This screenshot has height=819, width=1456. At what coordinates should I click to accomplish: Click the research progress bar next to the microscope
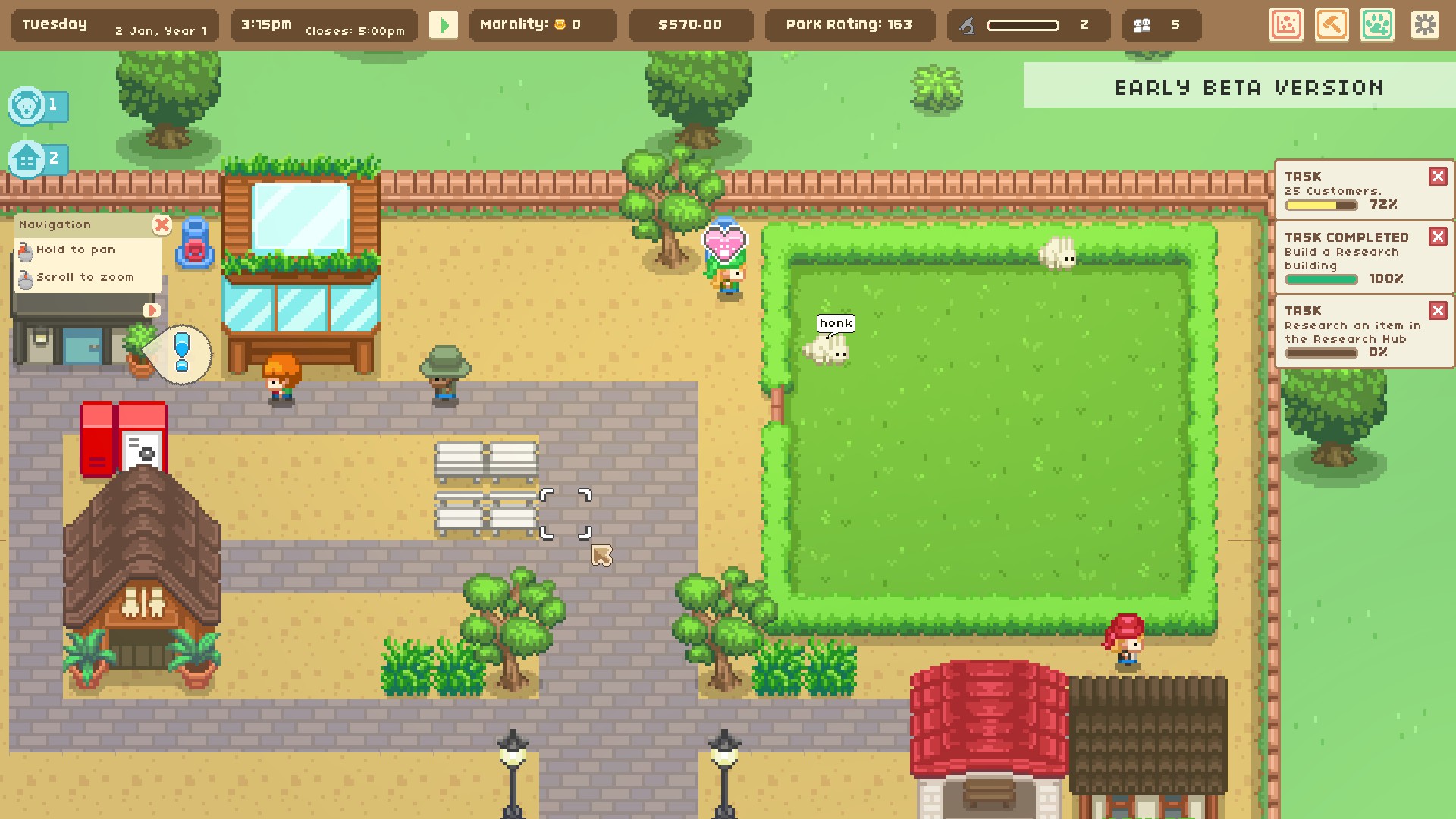pyautogui.click(x=1024, y=24)
